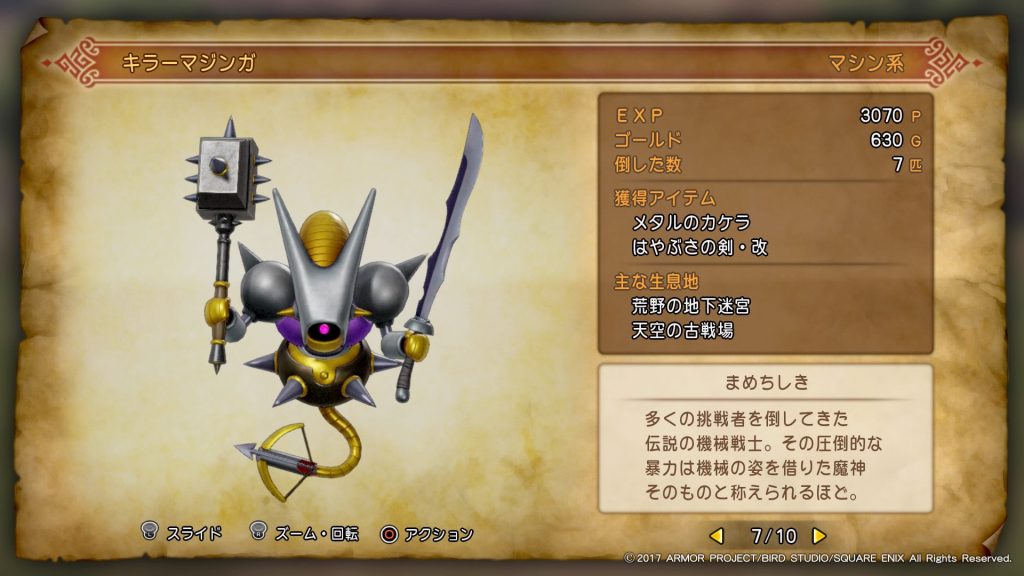1024x576 pixels.
Task: Go to the previous monster page arrow
Action: point(717,535)
